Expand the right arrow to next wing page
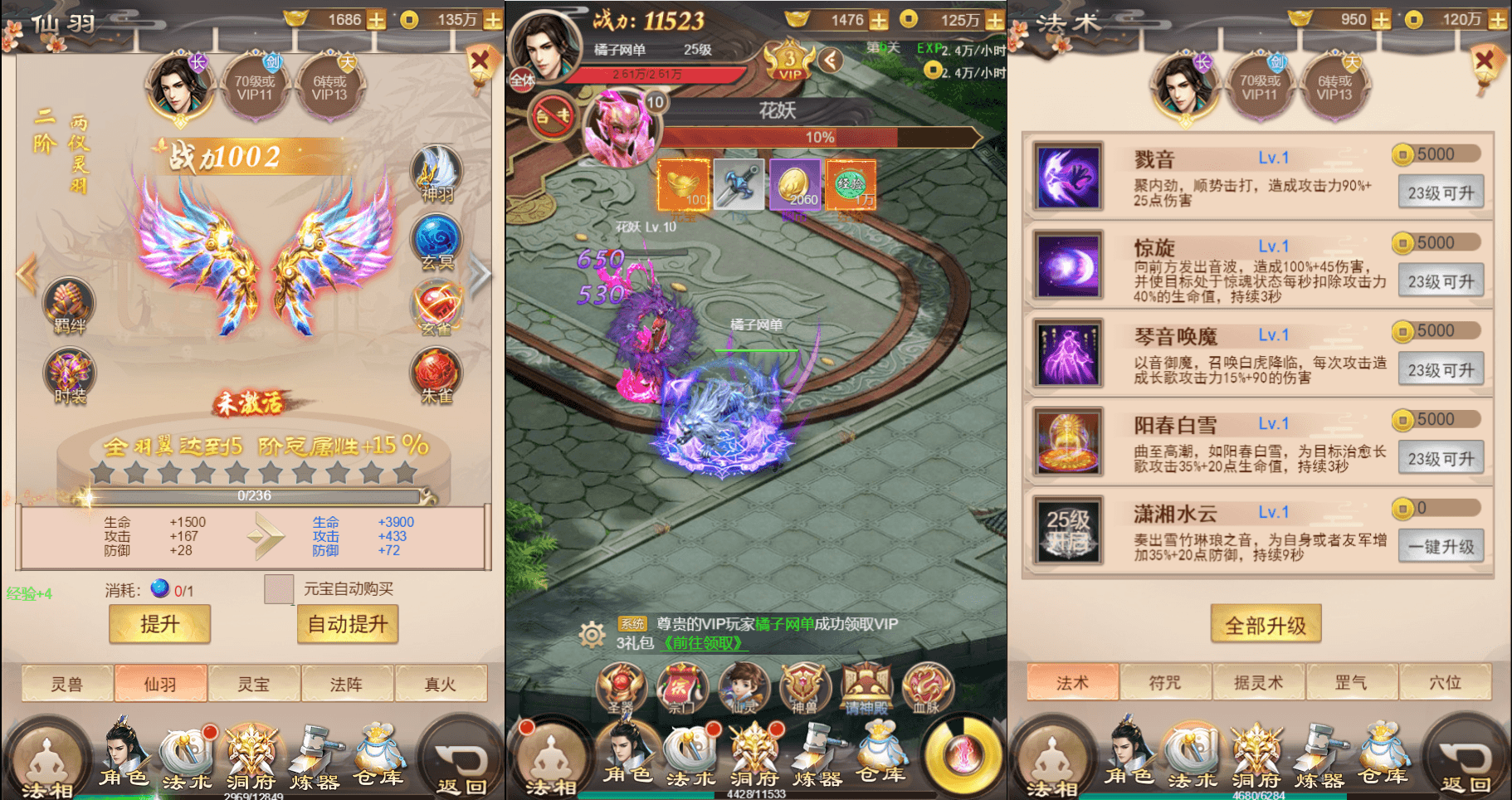 478,274
